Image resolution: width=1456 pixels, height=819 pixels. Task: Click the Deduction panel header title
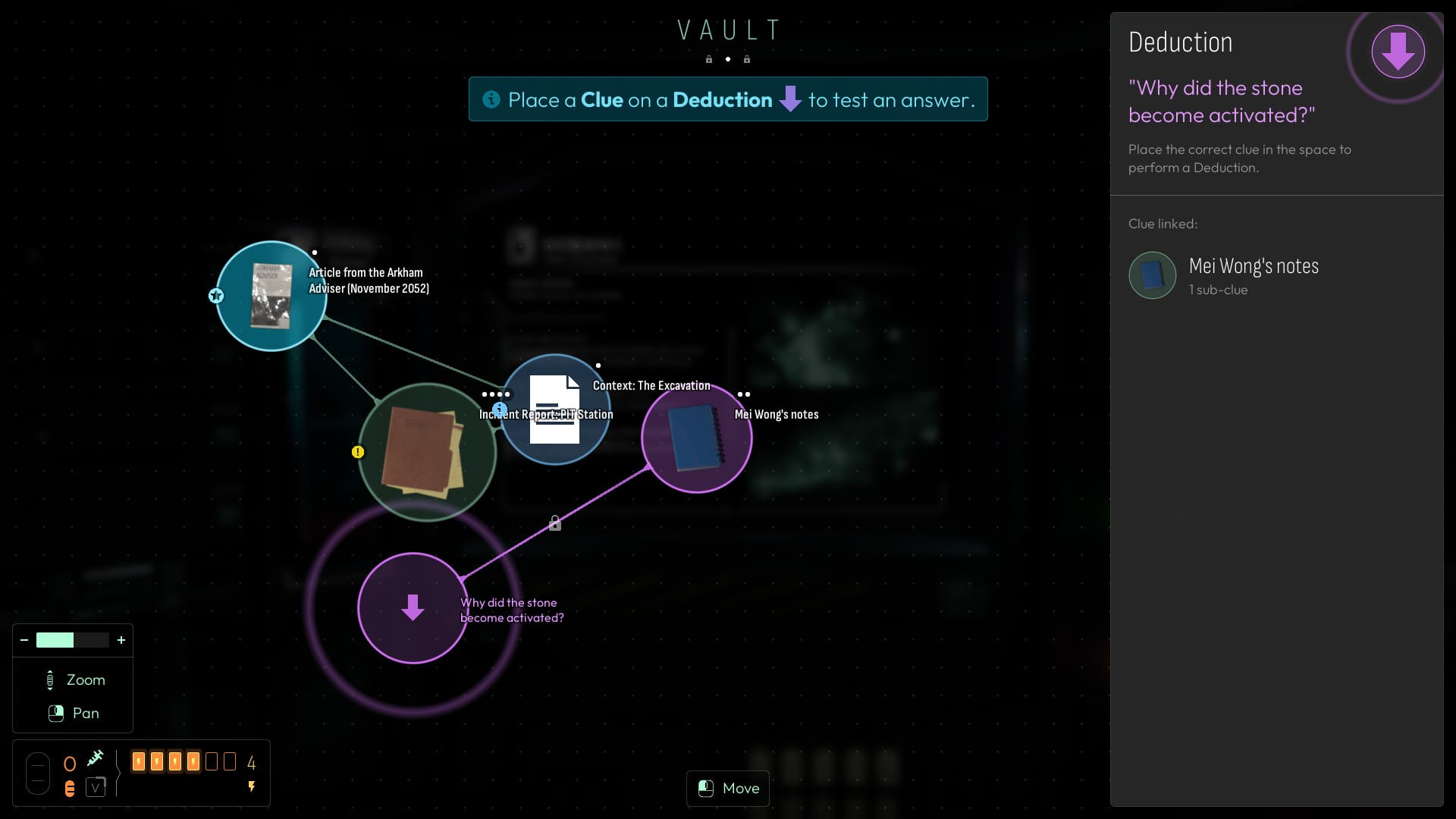tap(1180, 42)
